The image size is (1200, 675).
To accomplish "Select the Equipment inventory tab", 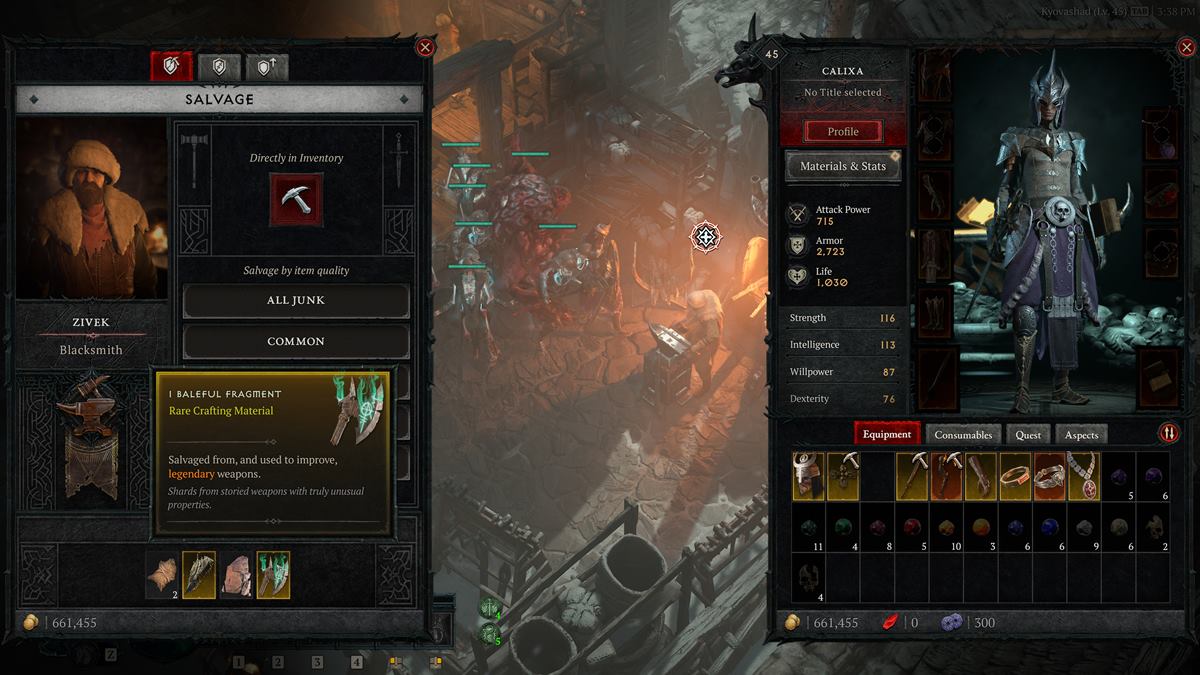I will coord(887,434).
